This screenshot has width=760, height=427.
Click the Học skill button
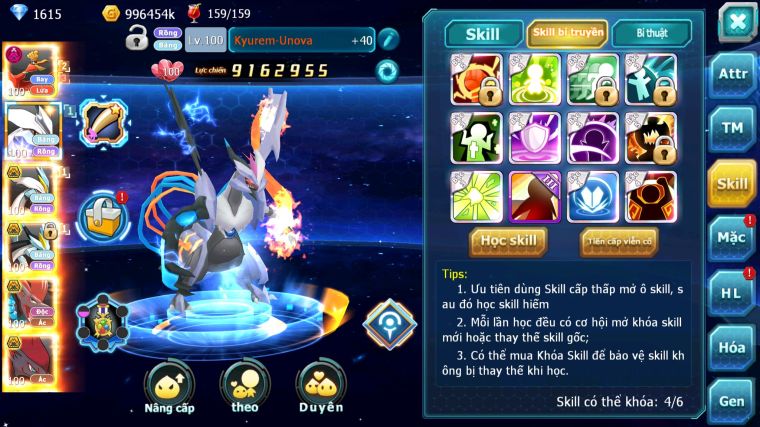point(508,240)
